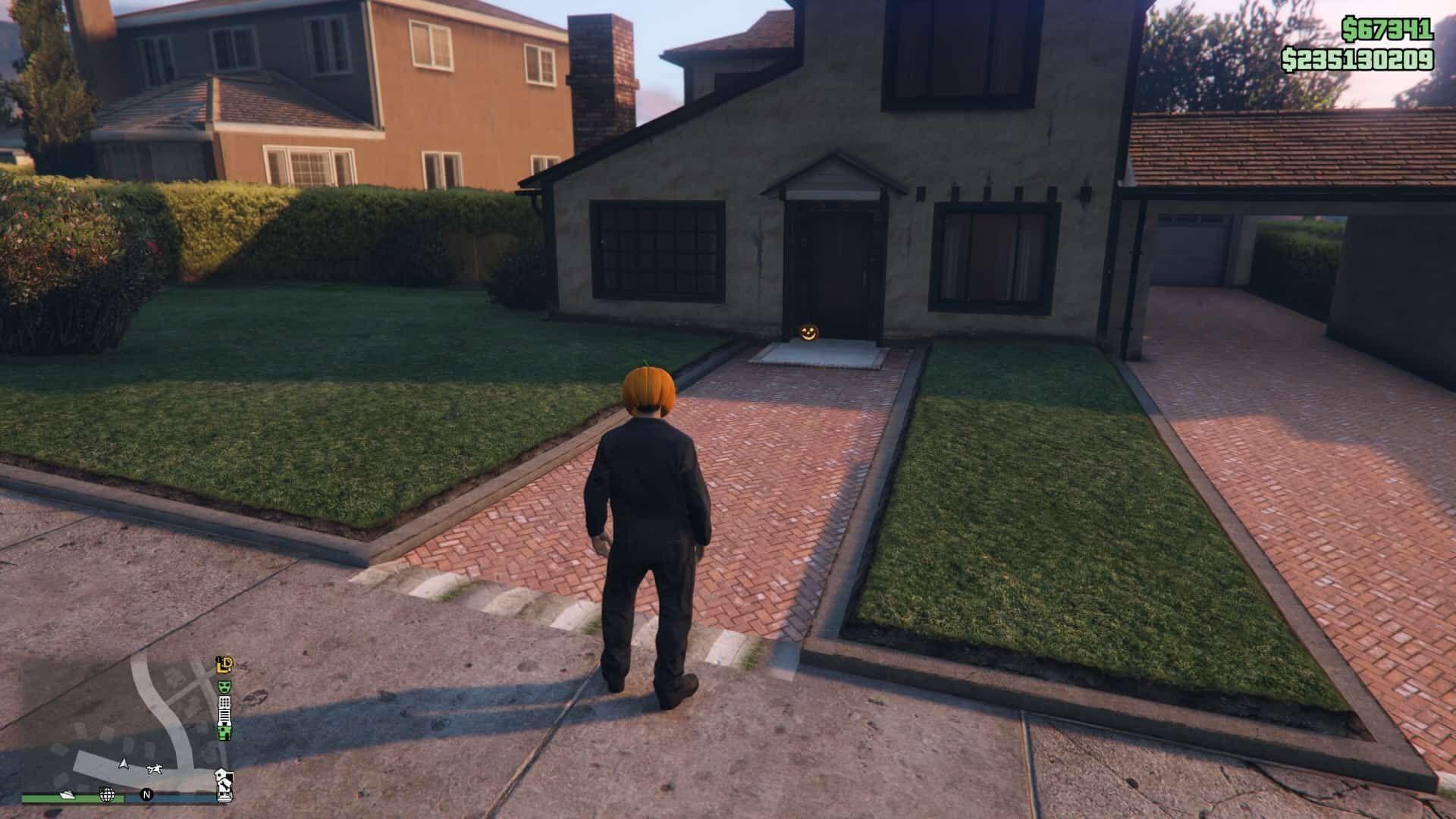Image resolution: width=1456 pixels, height=819 pixels.
Task: Select the globe blip on the minimap
Action: pos(108,795)
